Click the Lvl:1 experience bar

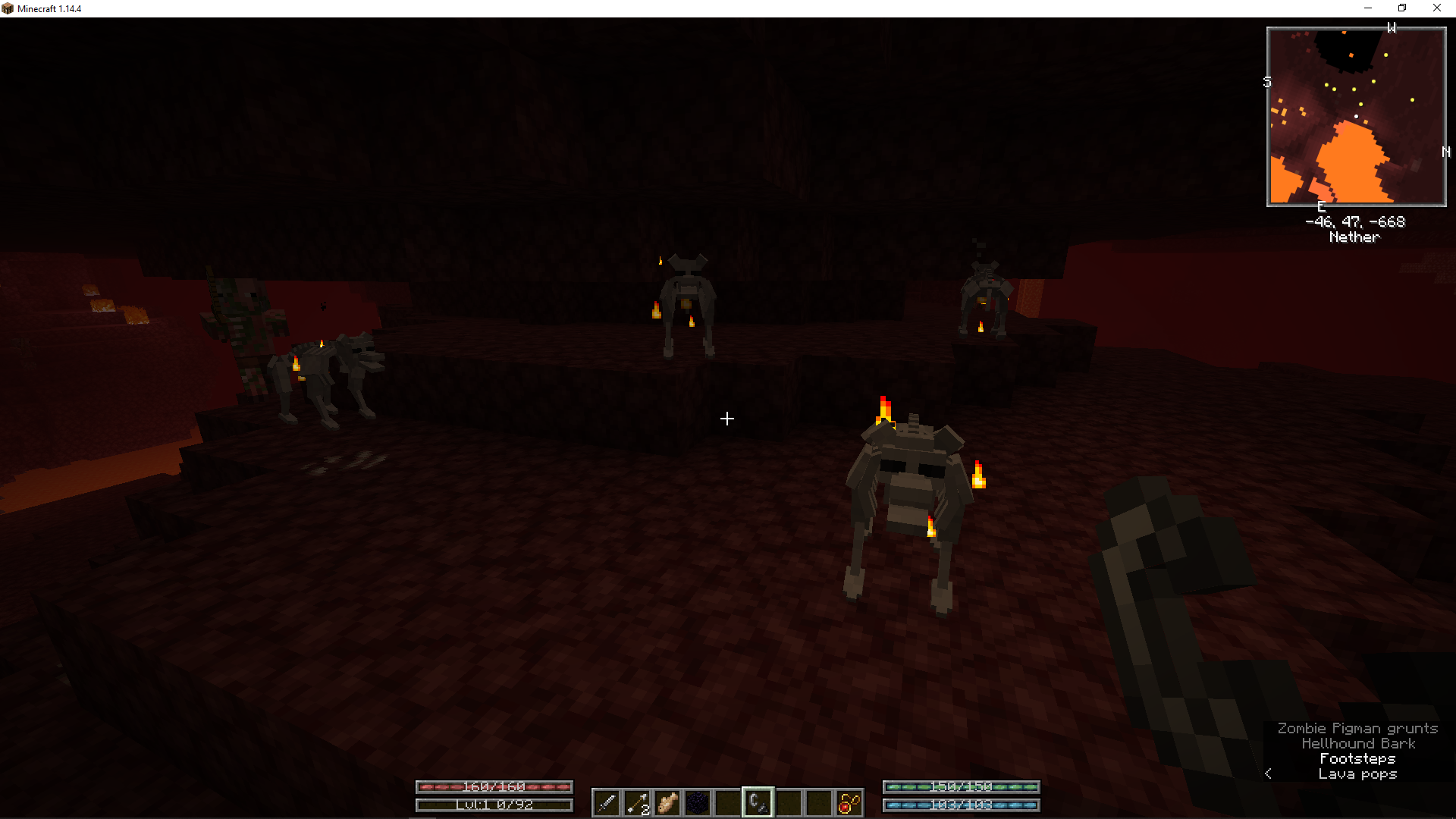click(x=494, y=805)
